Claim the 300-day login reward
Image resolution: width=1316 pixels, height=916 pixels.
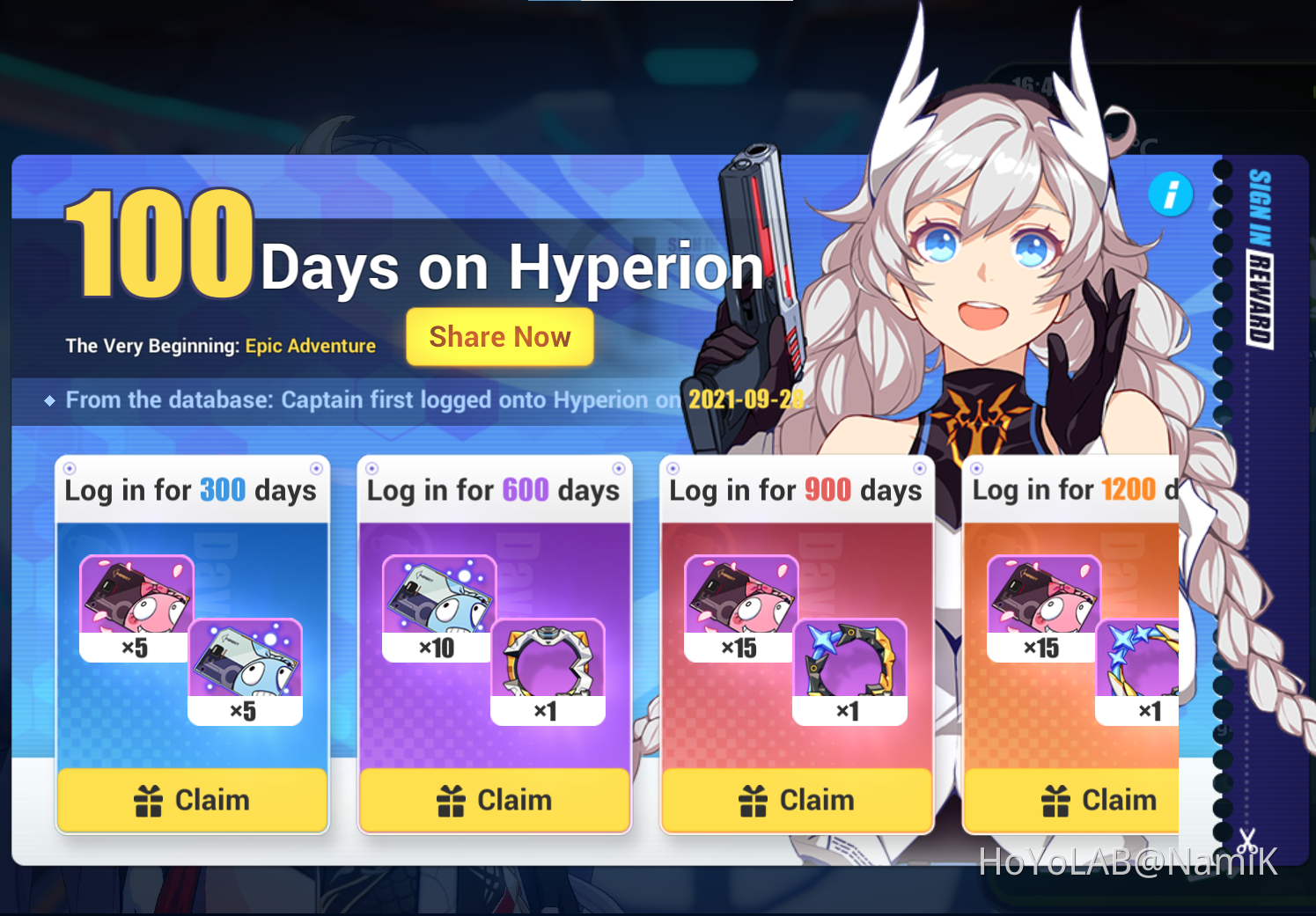(x=192, y=799)
